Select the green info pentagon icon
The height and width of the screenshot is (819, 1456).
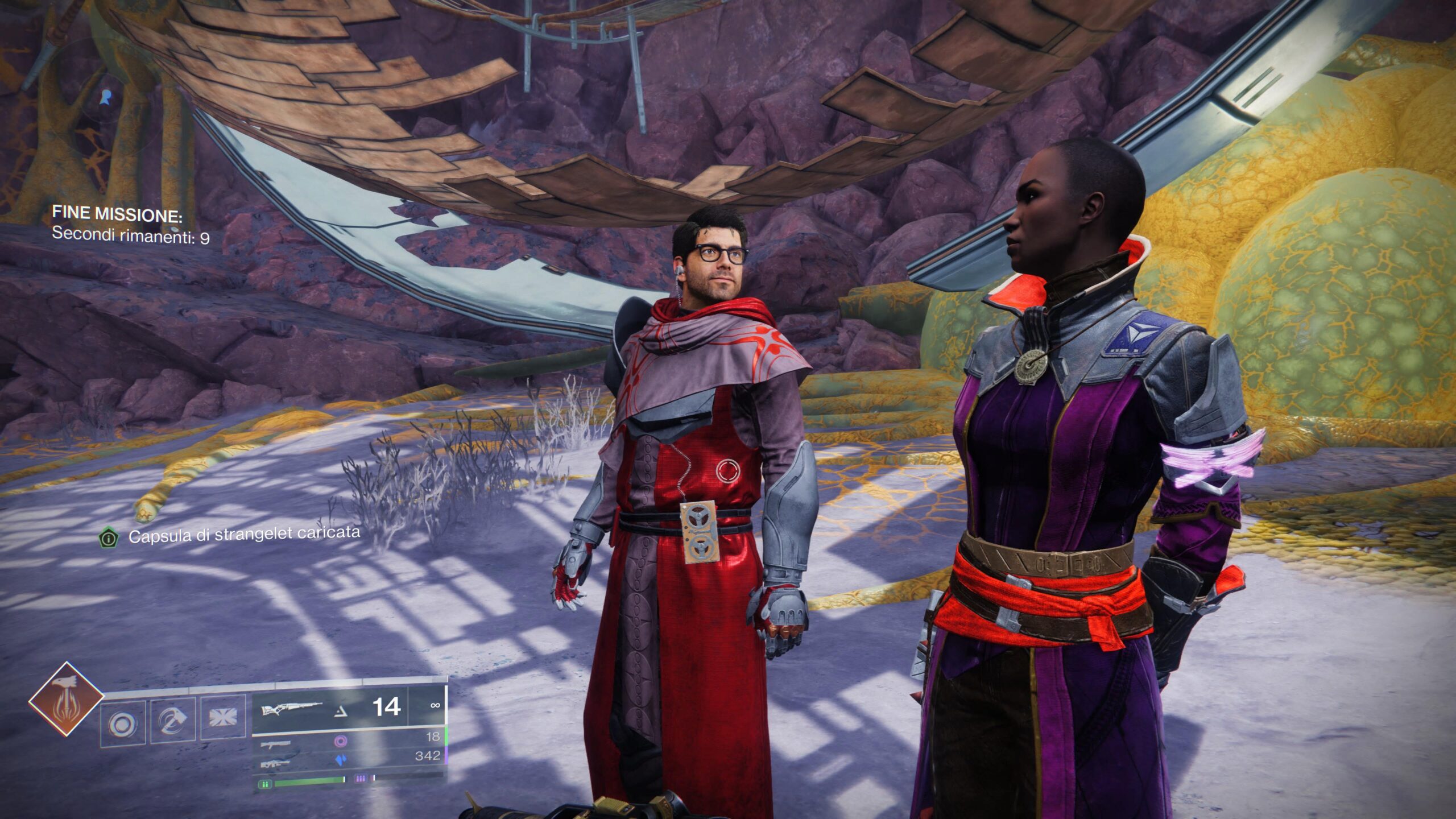[x=108, y=537]
